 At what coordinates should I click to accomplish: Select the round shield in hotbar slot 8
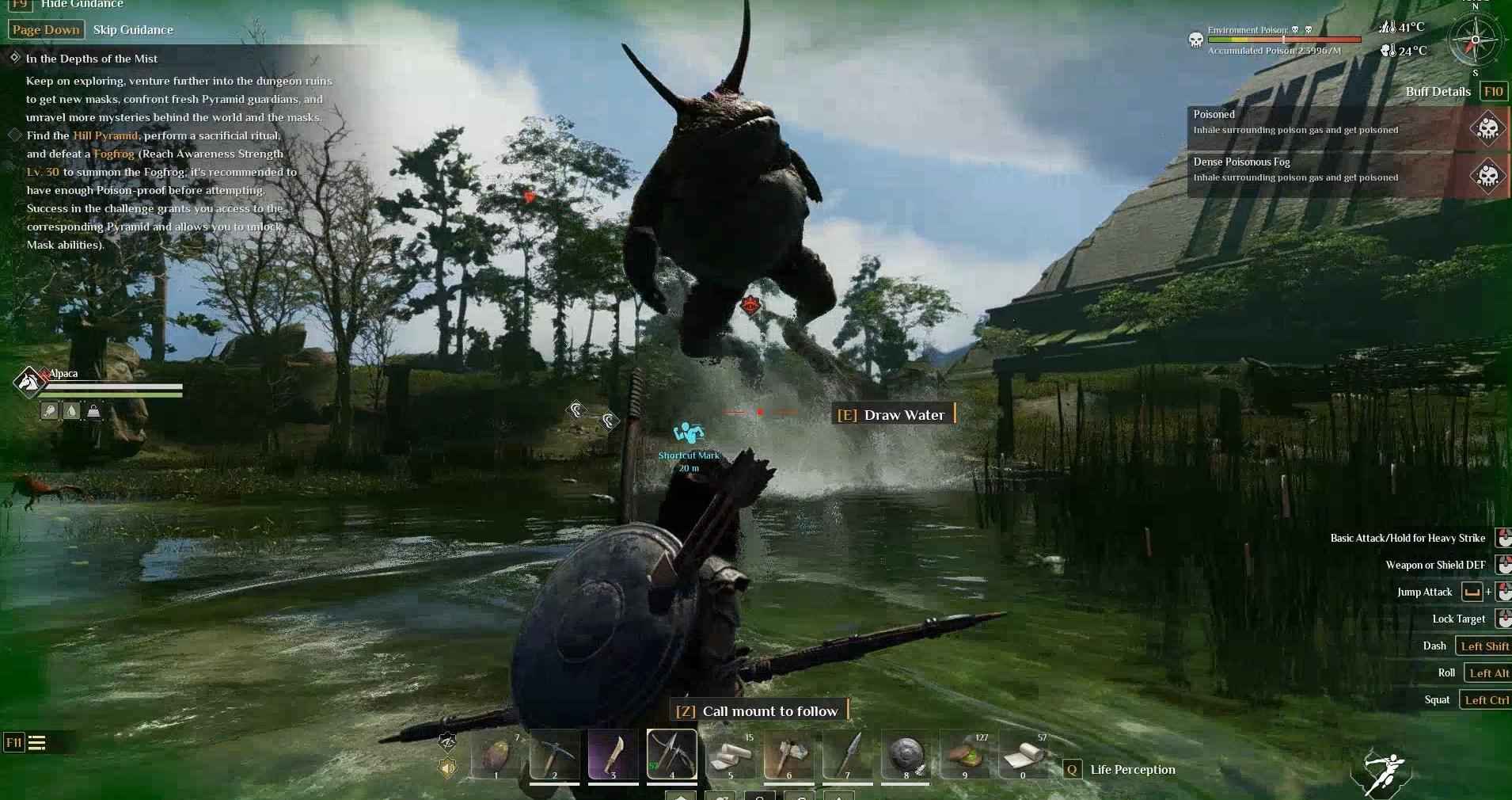pyautogui.click(x=906, y=756)
